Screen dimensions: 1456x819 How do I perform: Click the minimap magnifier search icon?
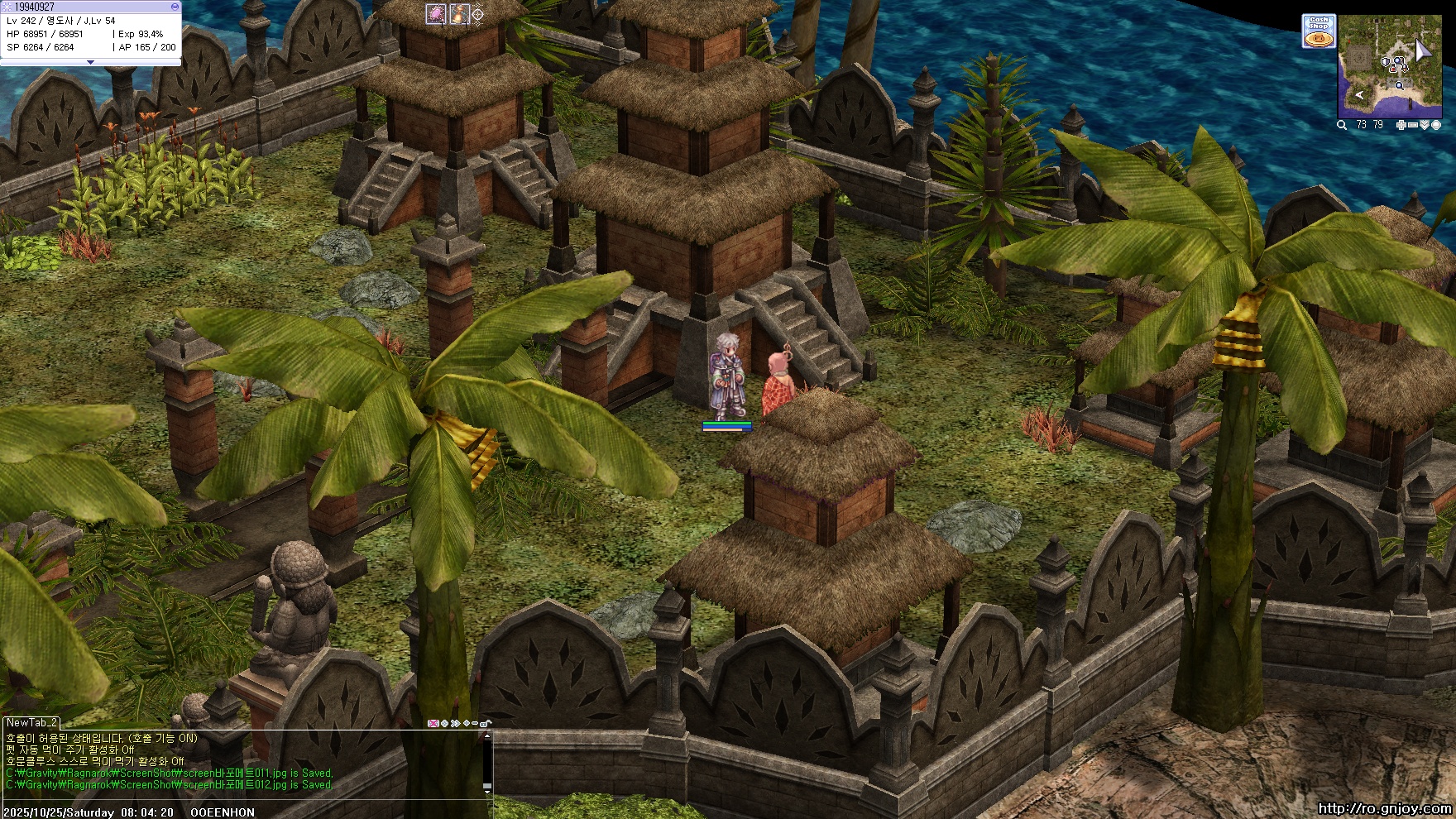click(x=1342, y=125)
